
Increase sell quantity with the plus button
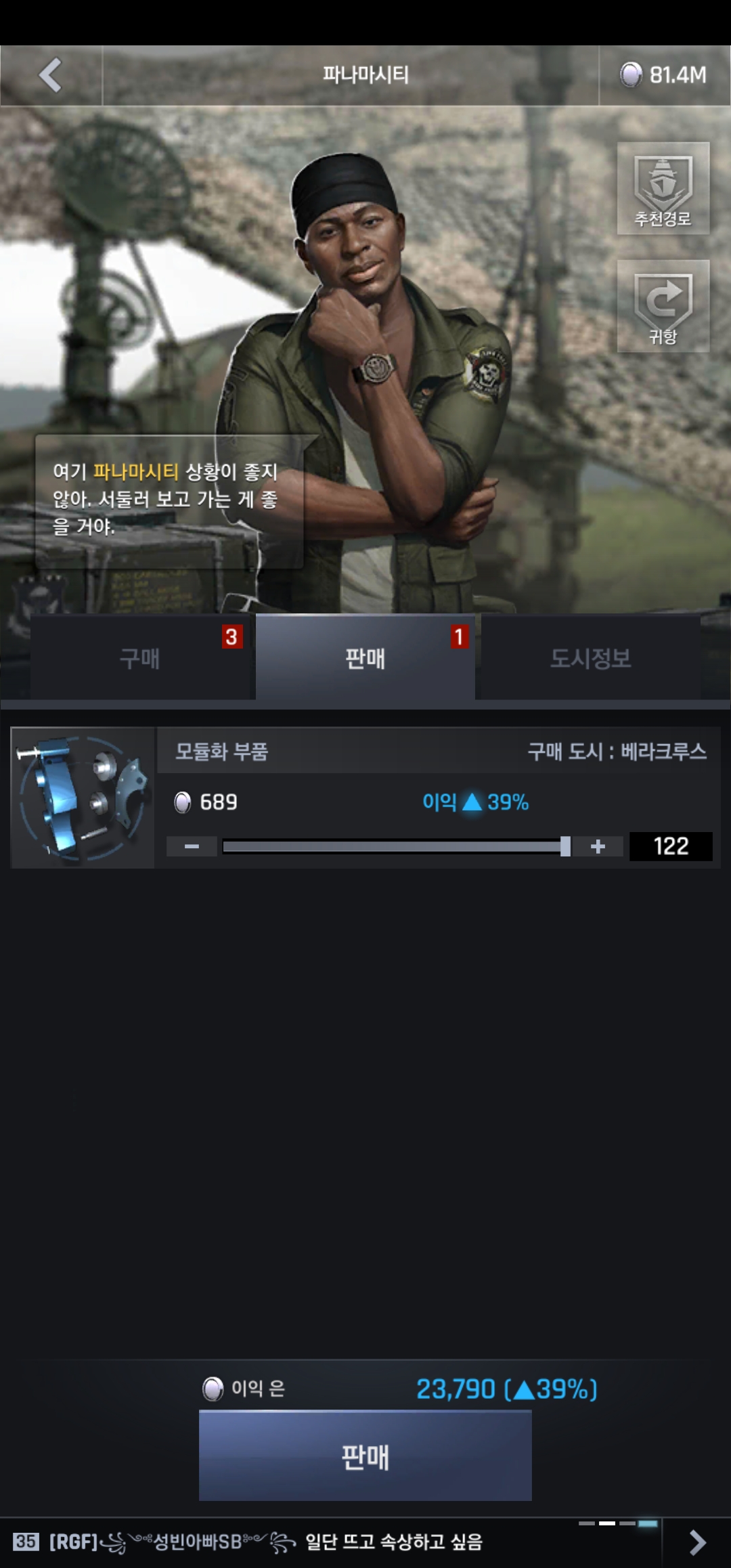pyautogui.click(x=598, y=846)
